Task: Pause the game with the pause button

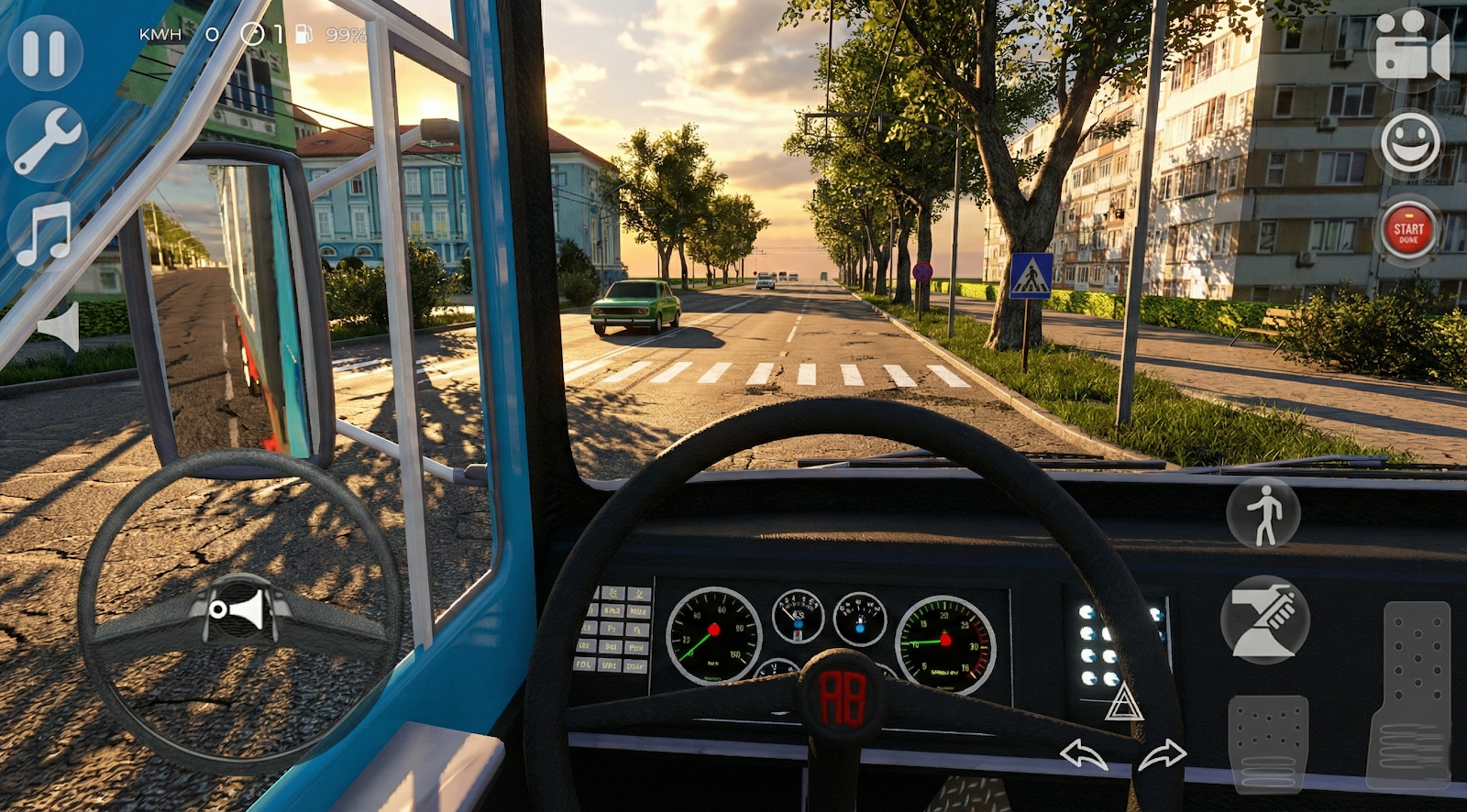Action: point(44,53)
